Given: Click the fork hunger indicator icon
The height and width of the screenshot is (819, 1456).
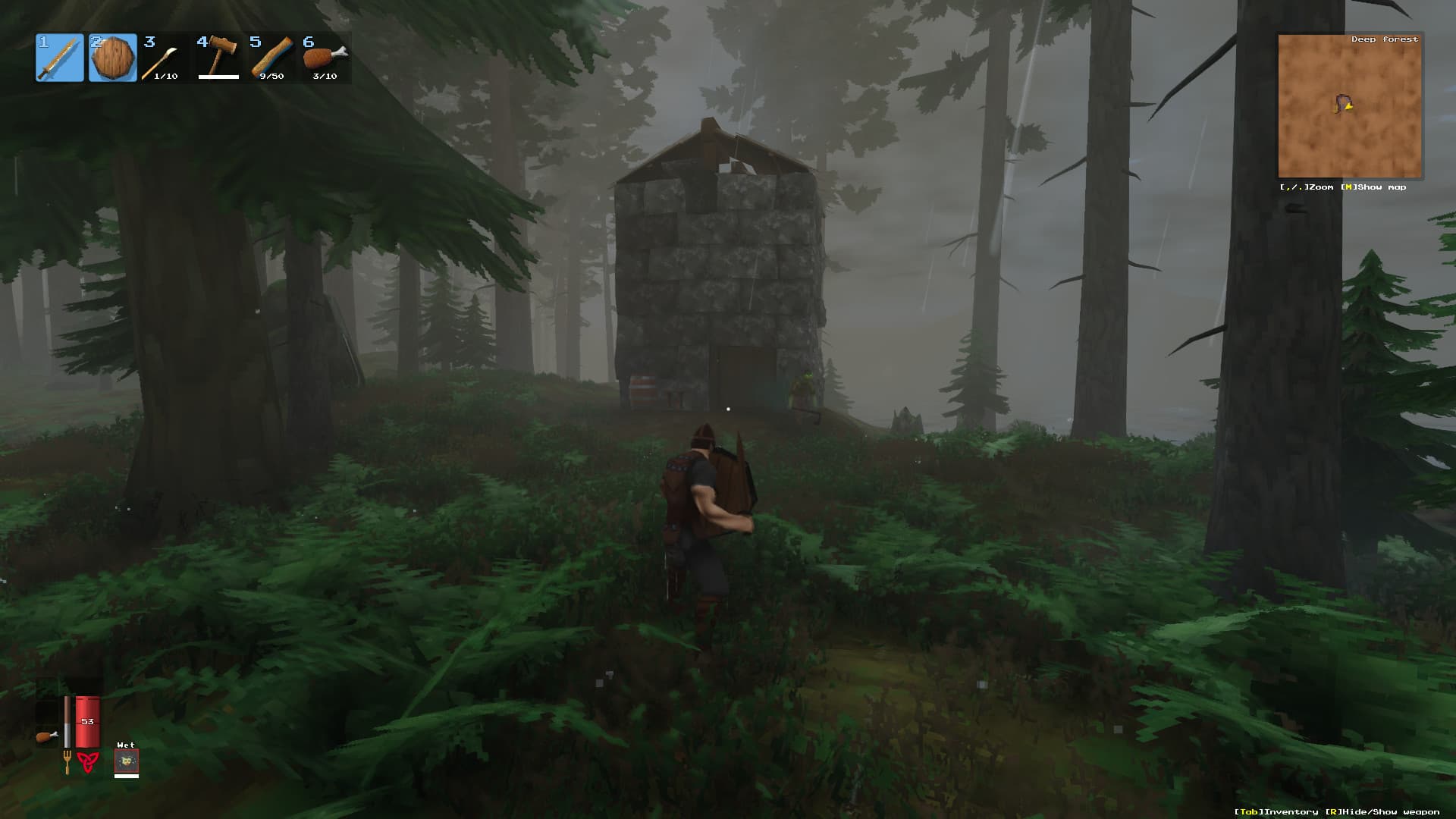Looking at the screenshot, I should (67, 761).
